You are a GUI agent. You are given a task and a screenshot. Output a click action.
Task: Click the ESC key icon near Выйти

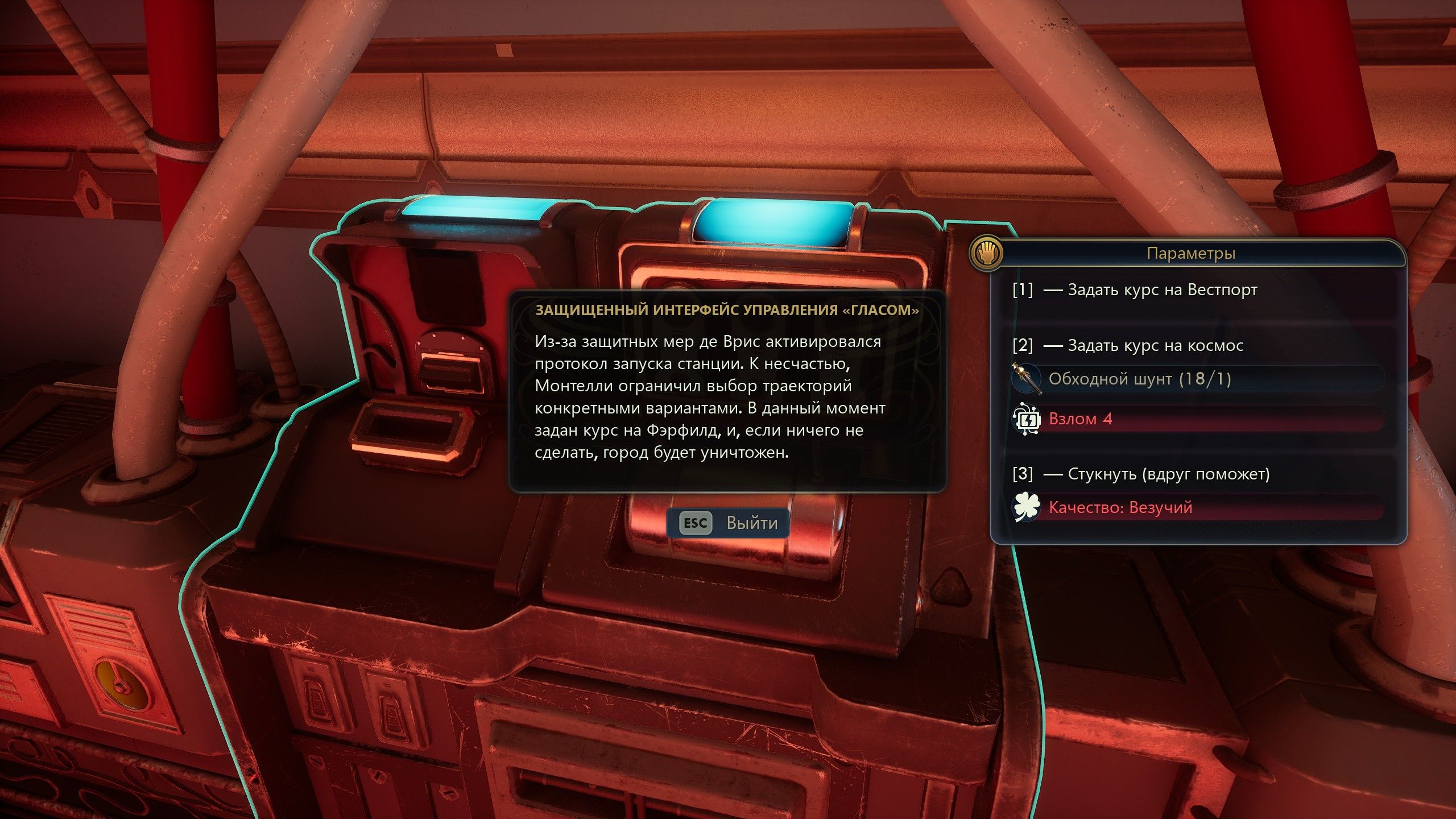(696, 524)
